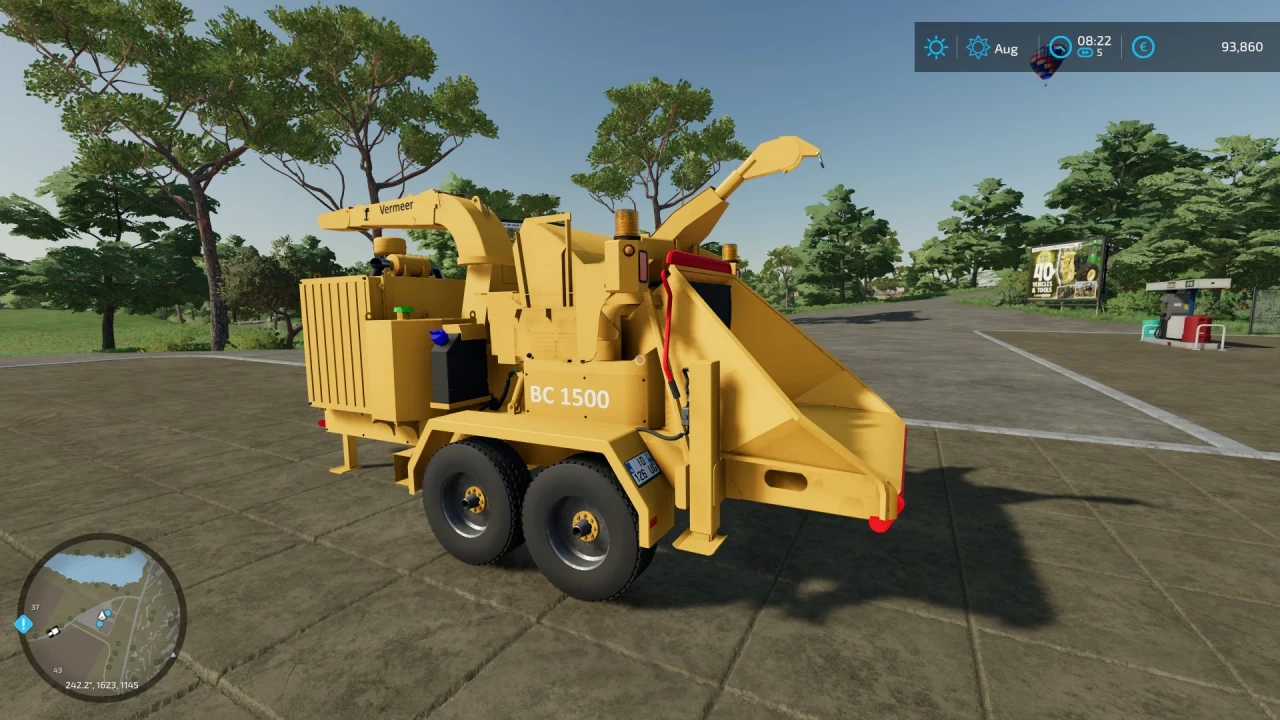
Task: Click field number 37 on the minimap
Action: pos(35,607)
